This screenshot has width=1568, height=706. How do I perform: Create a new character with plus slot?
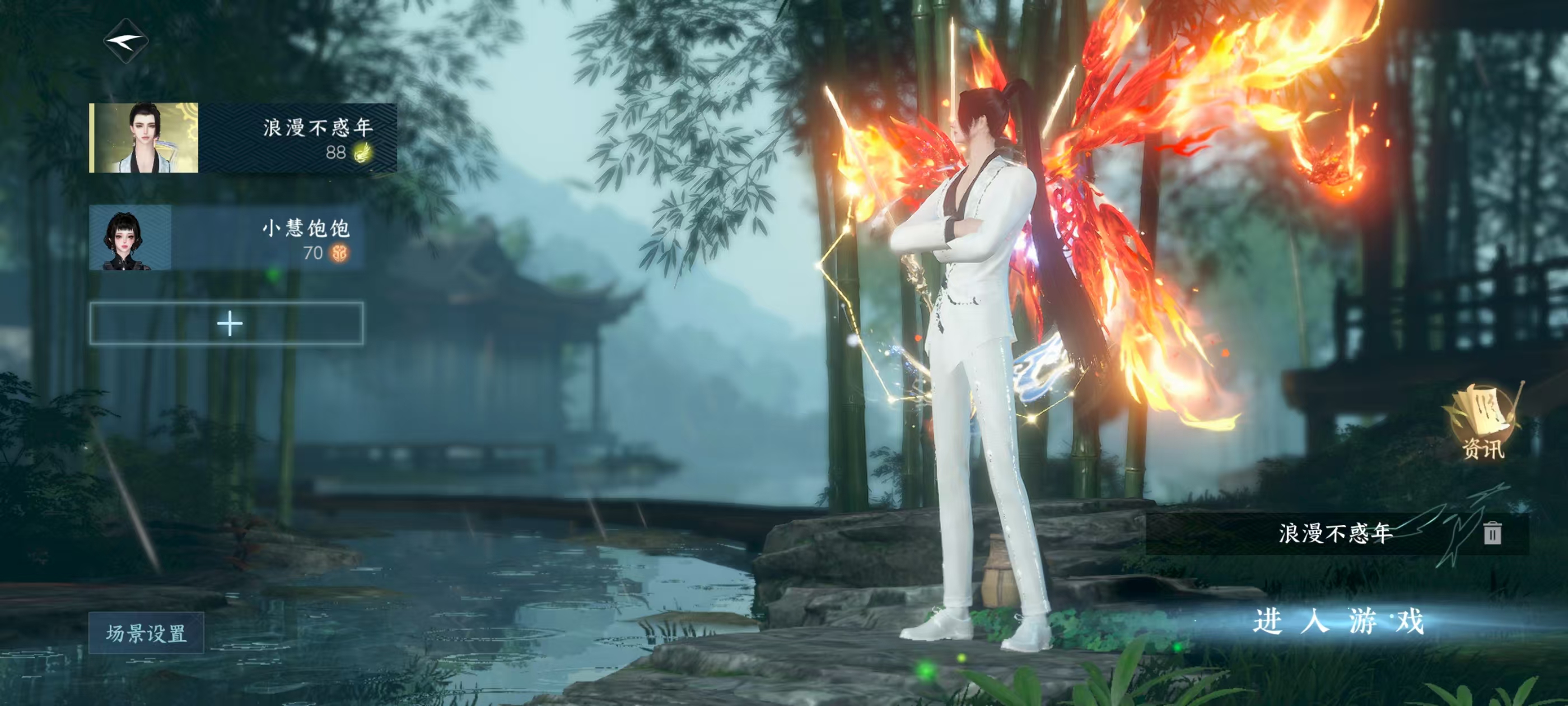tap(227, 323)
